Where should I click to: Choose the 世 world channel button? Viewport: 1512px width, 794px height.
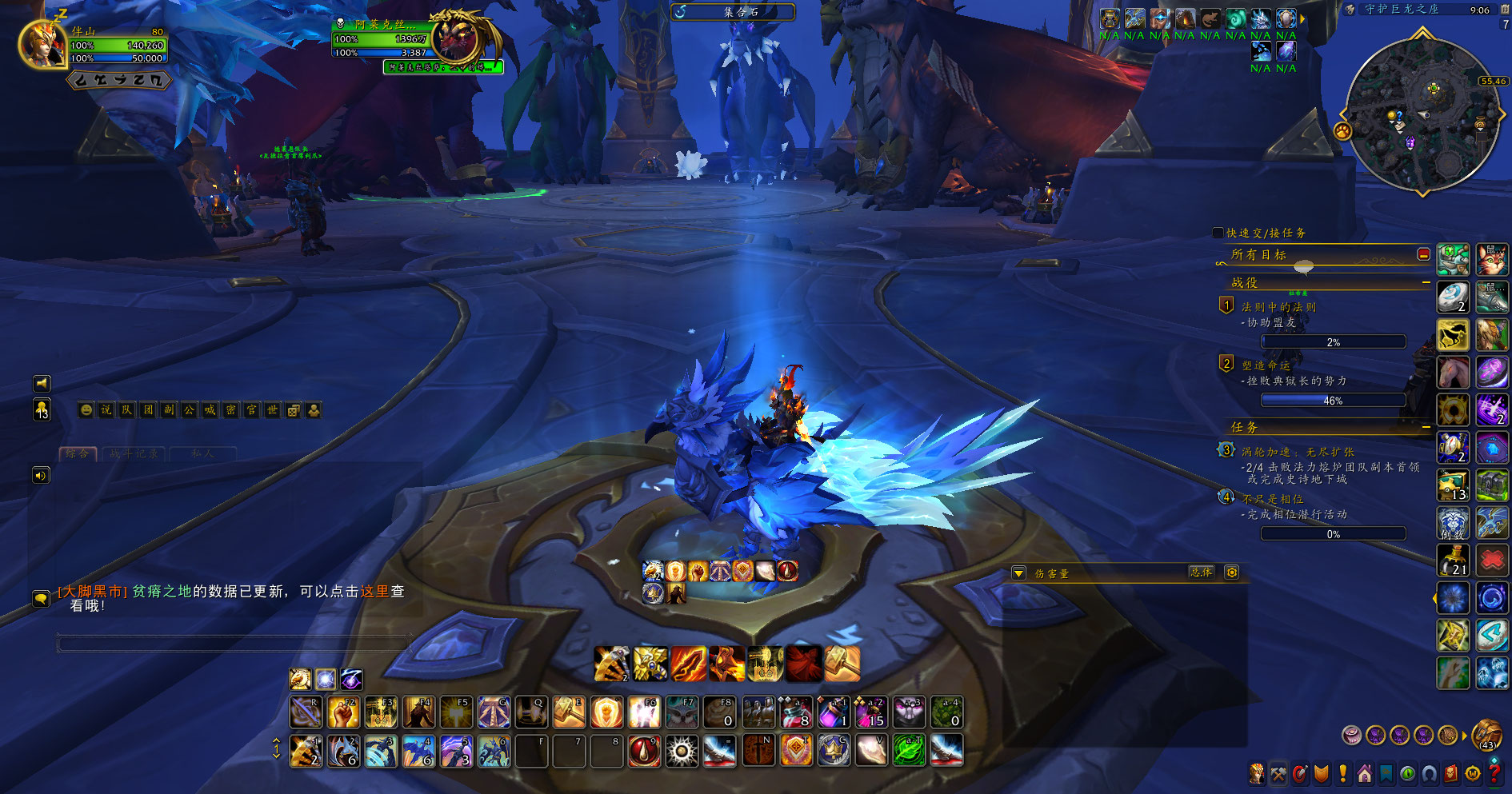click(273, 410)
